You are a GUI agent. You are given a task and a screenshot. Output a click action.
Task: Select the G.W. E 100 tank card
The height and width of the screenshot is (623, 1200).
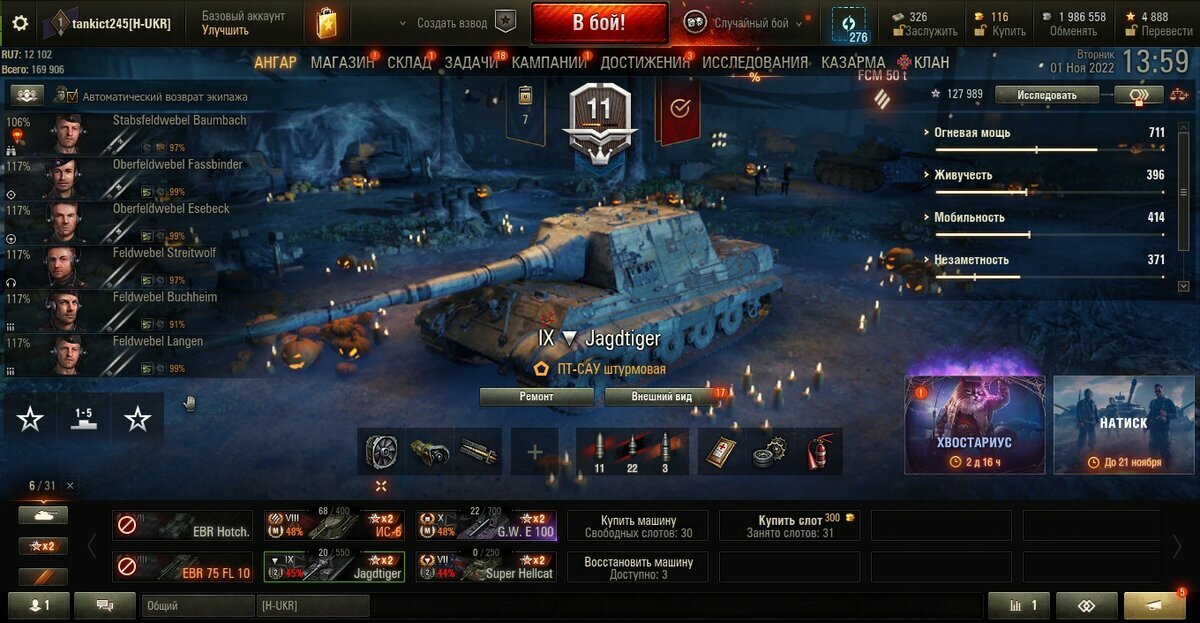[486, 525]
